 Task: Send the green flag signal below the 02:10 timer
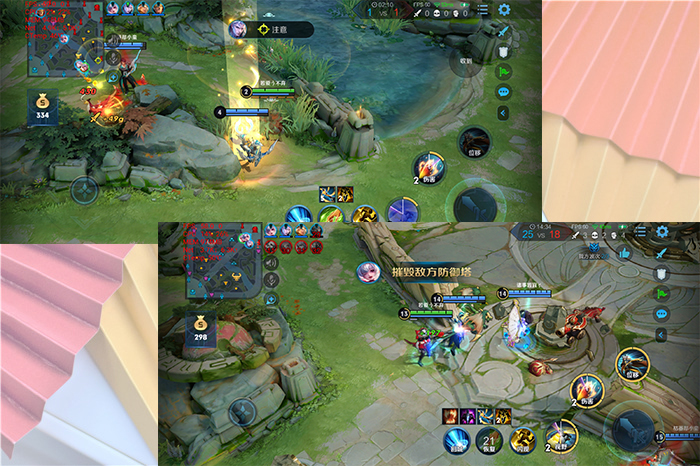coord(504,70)
